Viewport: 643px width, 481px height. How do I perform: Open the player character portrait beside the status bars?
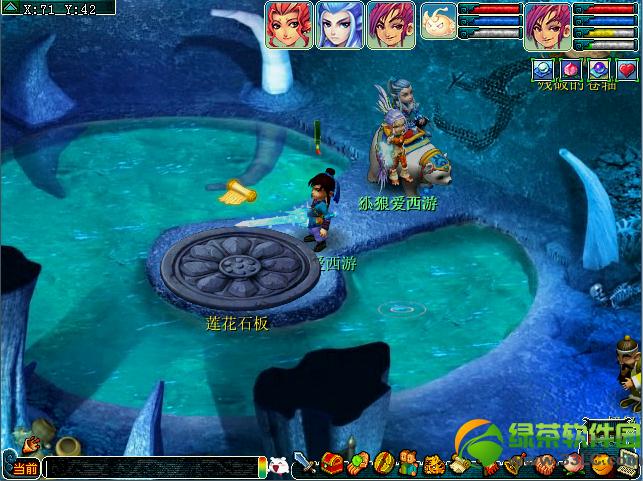(x=547, y=24)
